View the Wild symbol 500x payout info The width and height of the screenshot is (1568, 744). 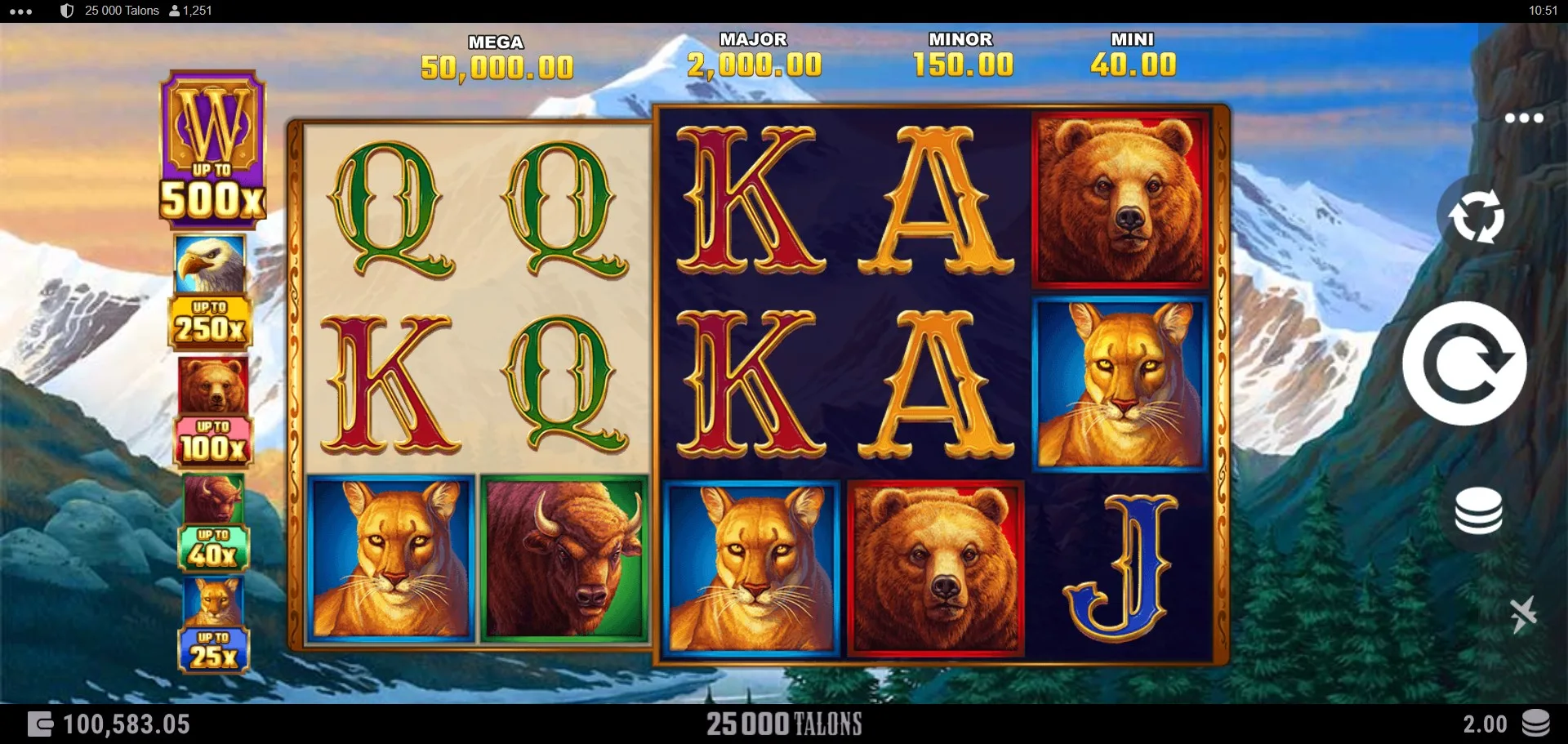[x=212, y=147]
